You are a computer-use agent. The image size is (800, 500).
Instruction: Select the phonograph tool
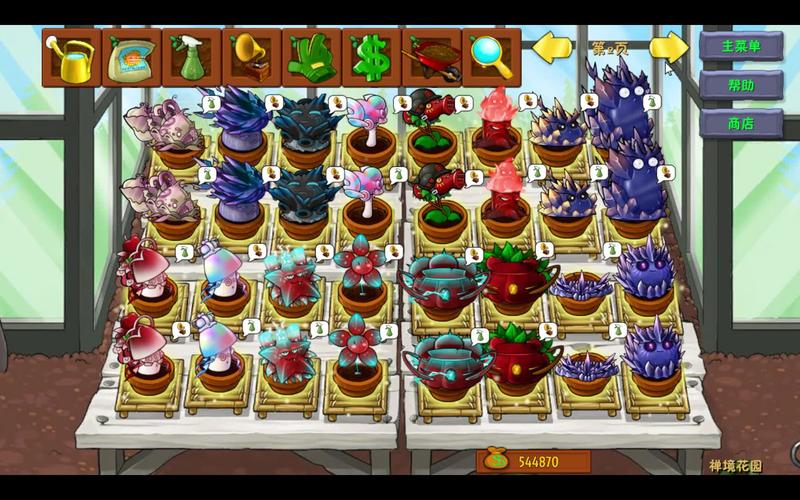click(251, 58)
